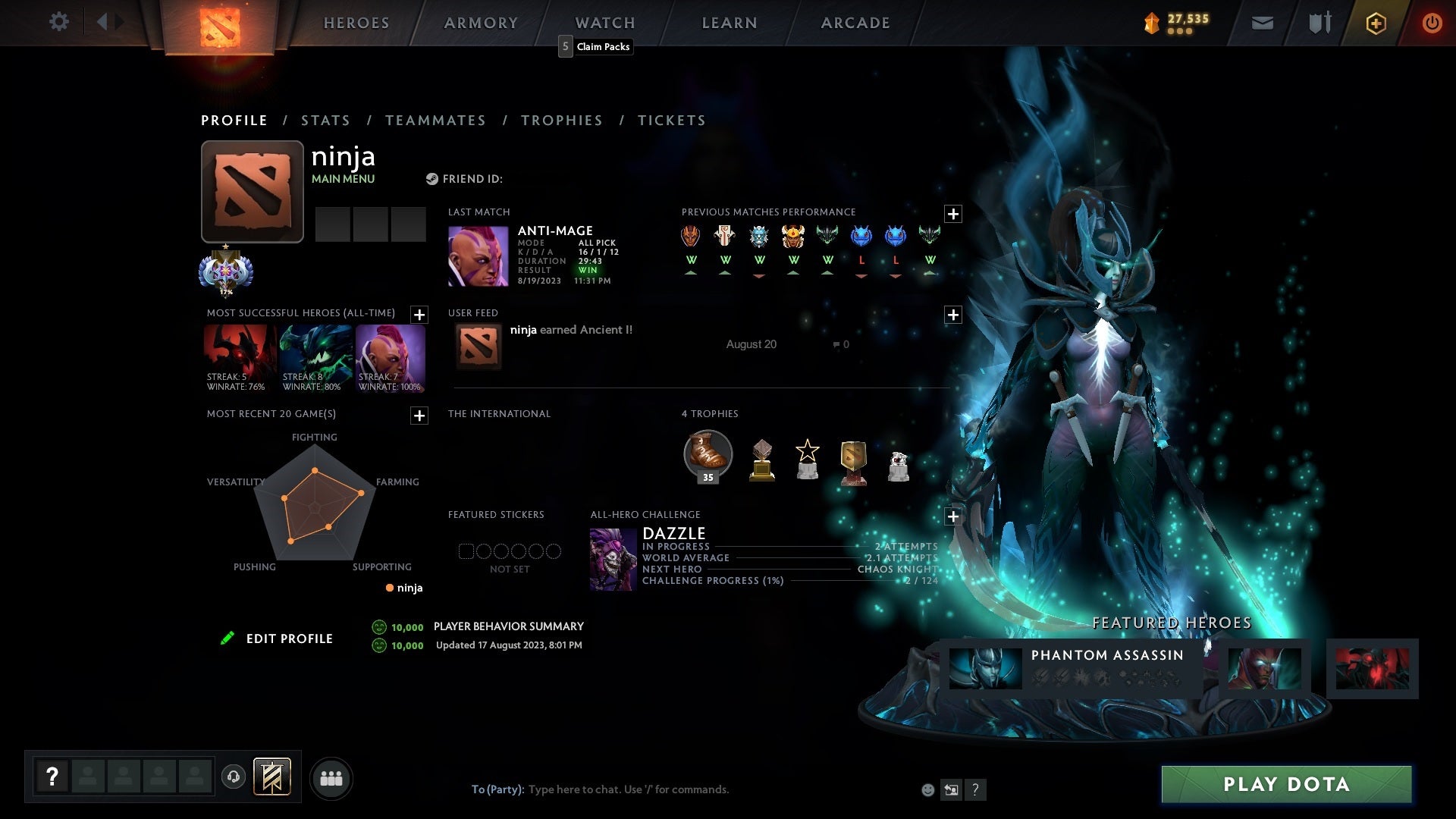Click EDIT PROFILE
1456x819 pixels.
tap(289, 639)
